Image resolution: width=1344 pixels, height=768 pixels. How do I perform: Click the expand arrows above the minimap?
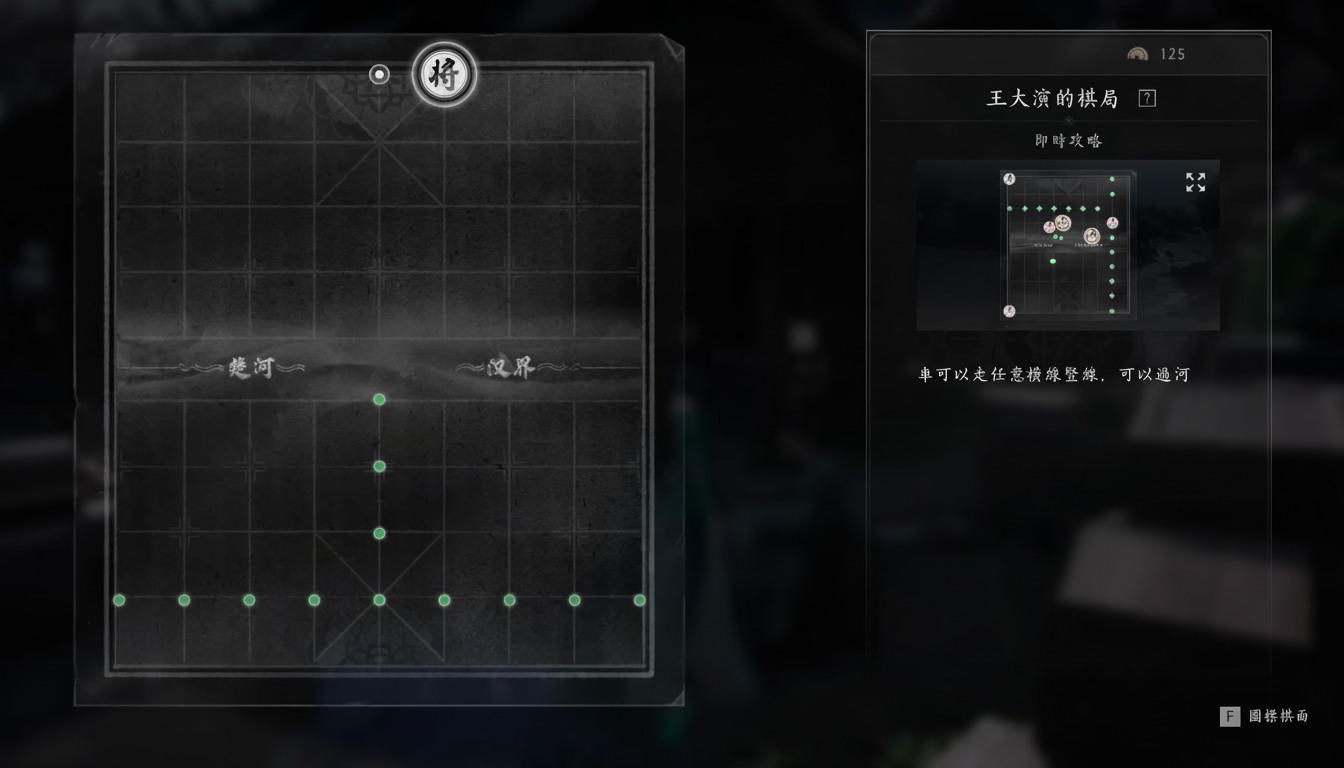pyautogui.click(x=1195, y=181)
